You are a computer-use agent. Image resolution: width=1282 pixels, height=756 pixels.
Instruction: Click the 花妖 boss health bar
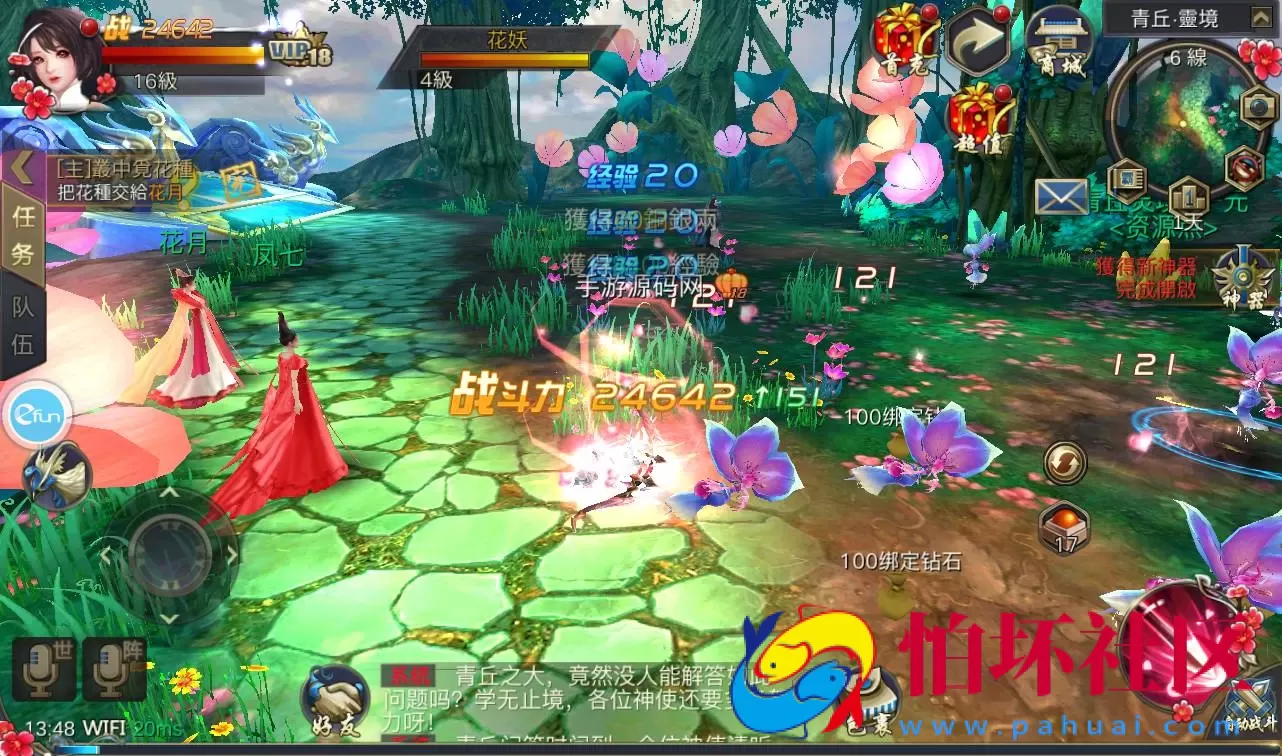pos(505,57)
